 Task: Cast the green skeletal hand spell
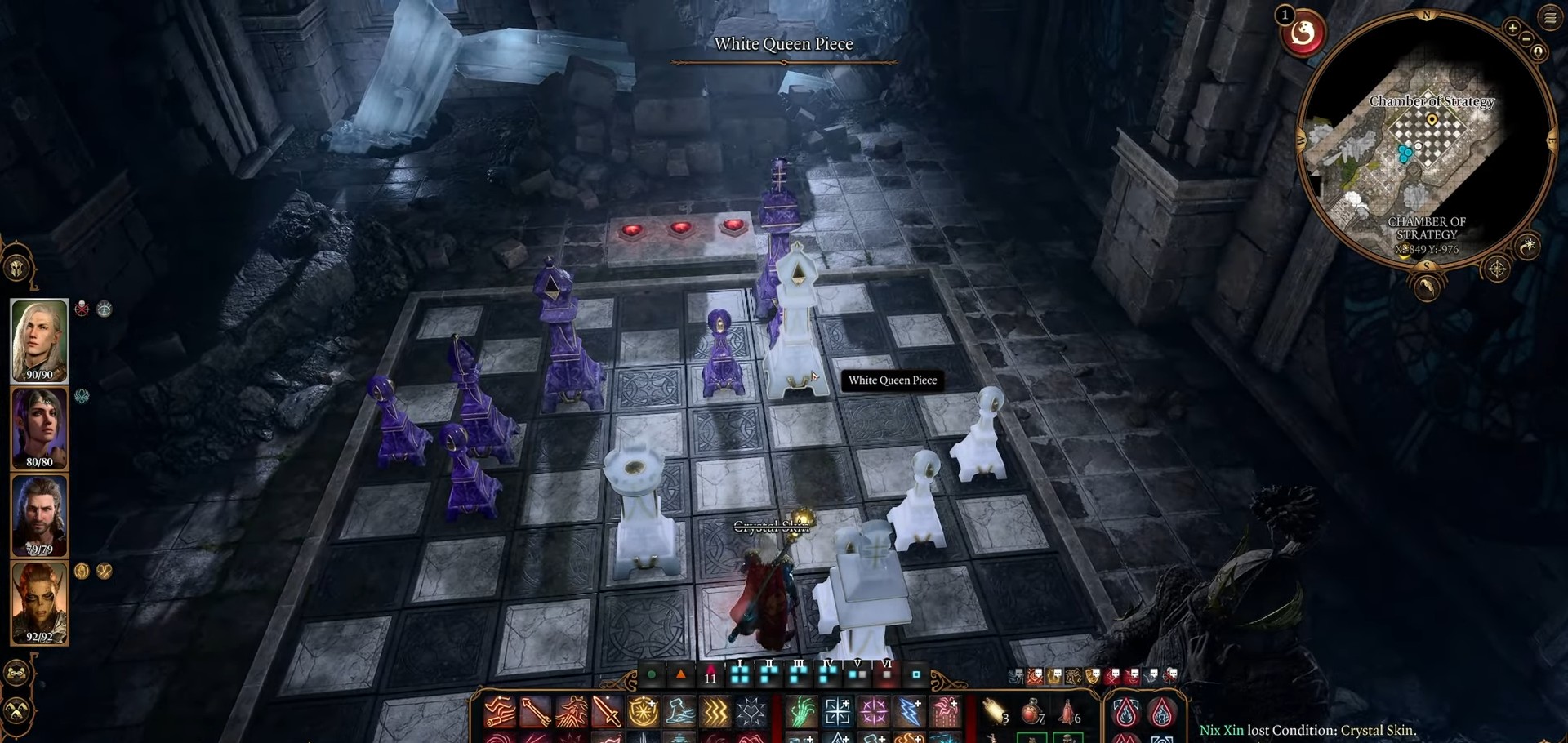point(801,712)
